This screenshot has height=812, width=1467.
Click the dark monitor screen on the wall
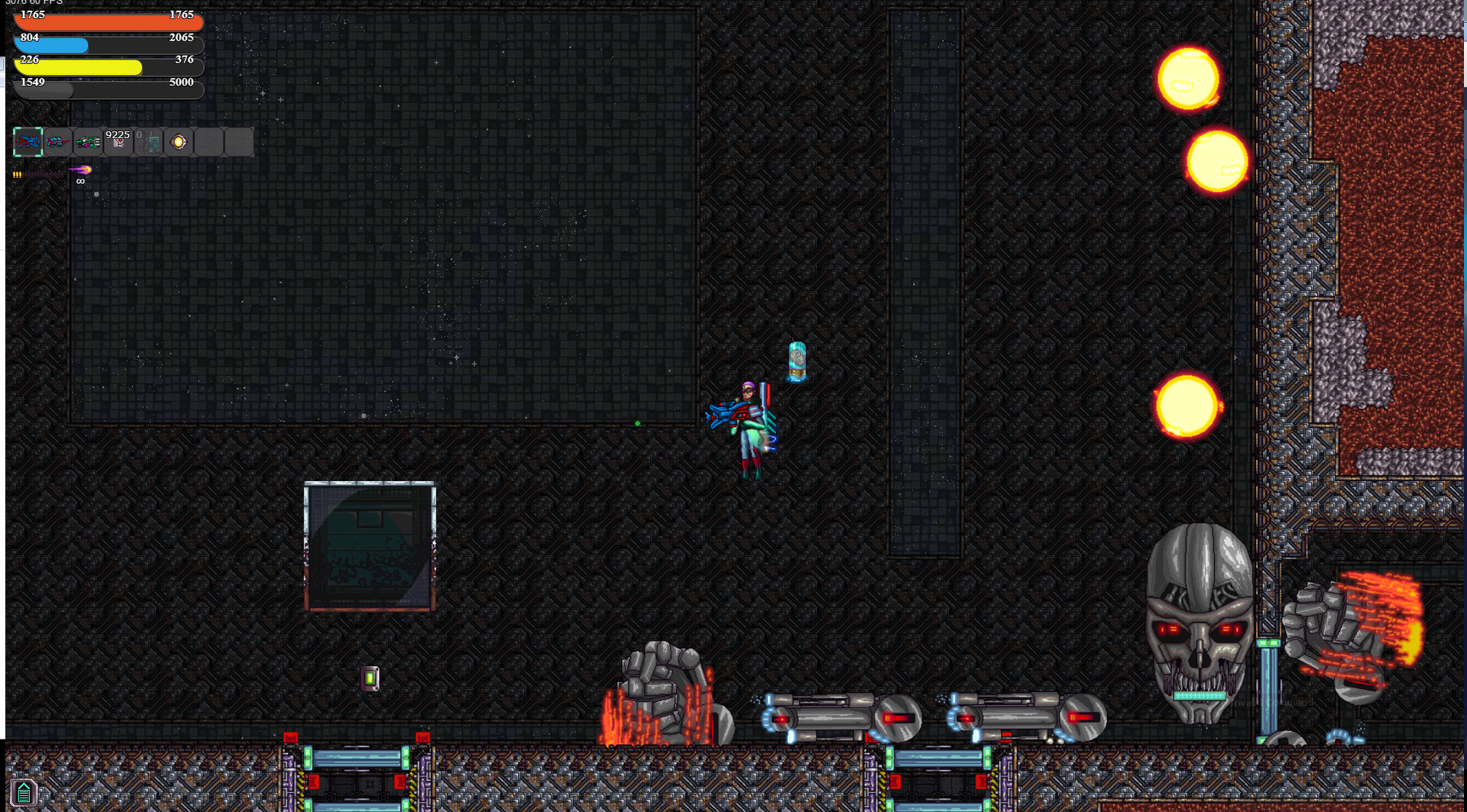click(370, 545)
